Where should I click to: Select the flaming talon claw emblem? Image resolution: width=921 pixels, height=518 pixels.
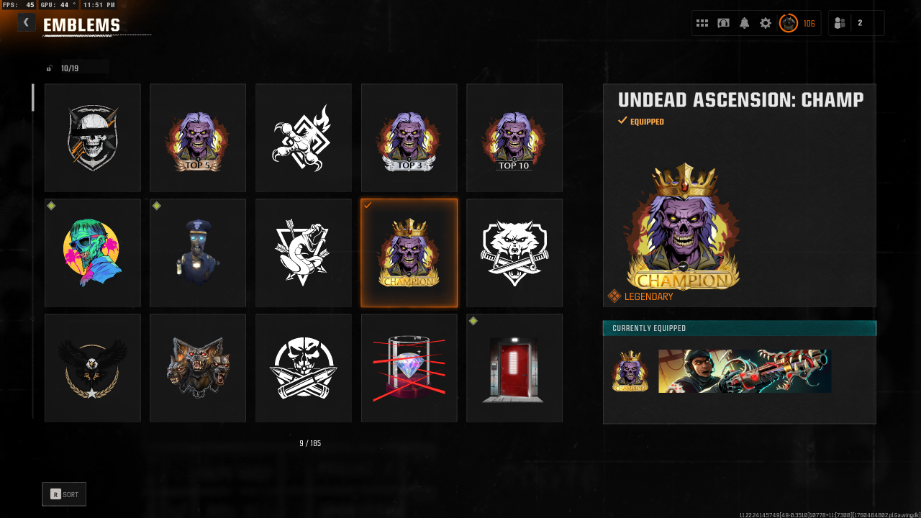pyautogui.click(x=303, y=138)
